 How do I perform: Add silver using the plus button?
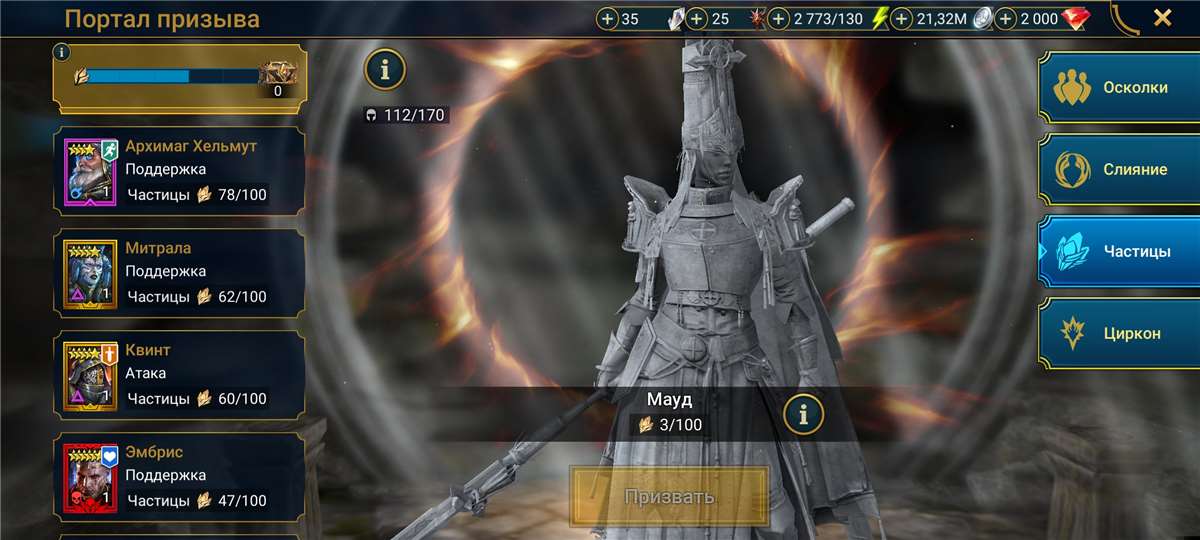(x=902, y=18)
